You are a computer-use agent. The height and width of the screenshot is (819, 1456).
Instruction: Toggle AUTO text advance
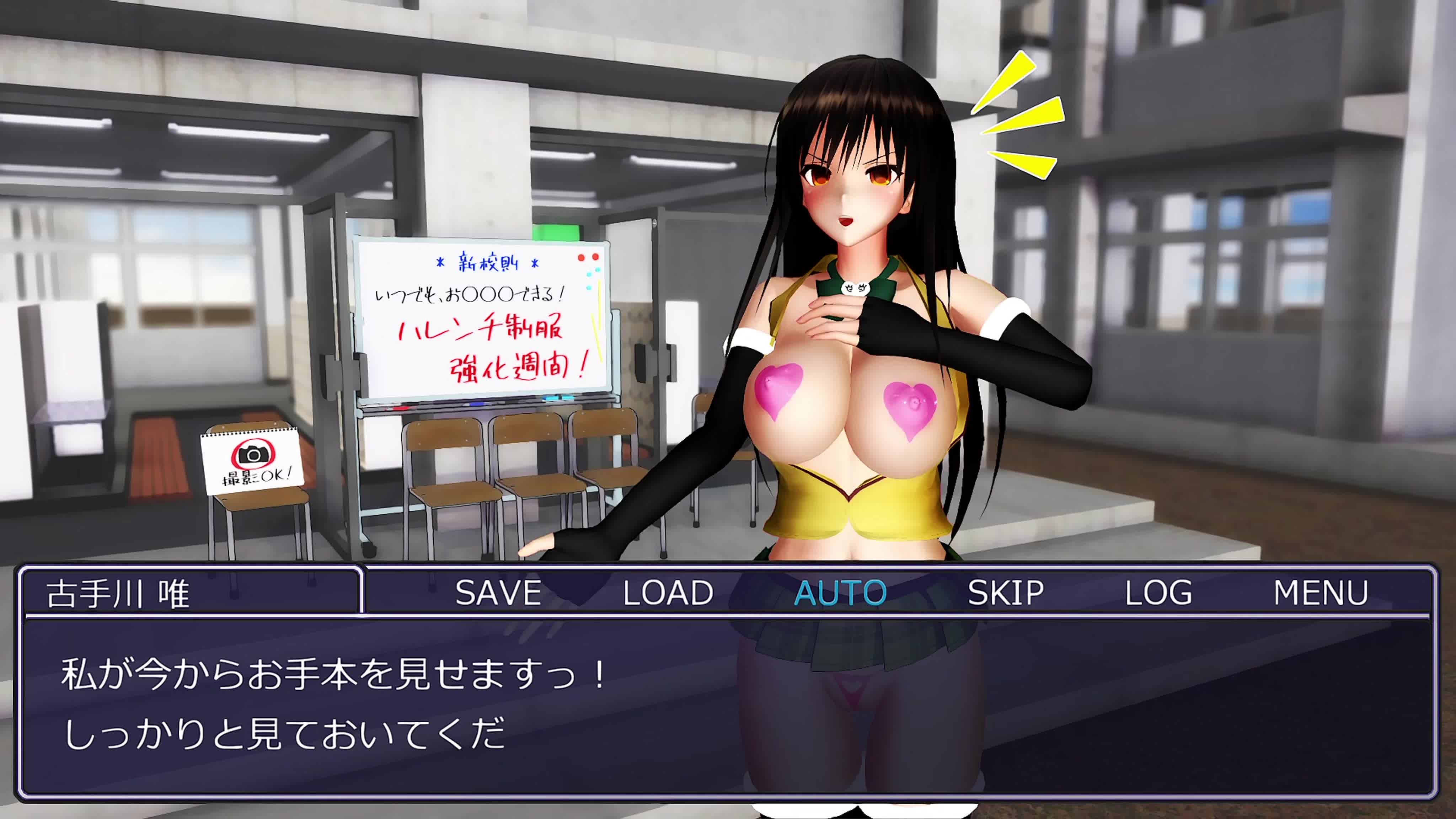(840, 592)
